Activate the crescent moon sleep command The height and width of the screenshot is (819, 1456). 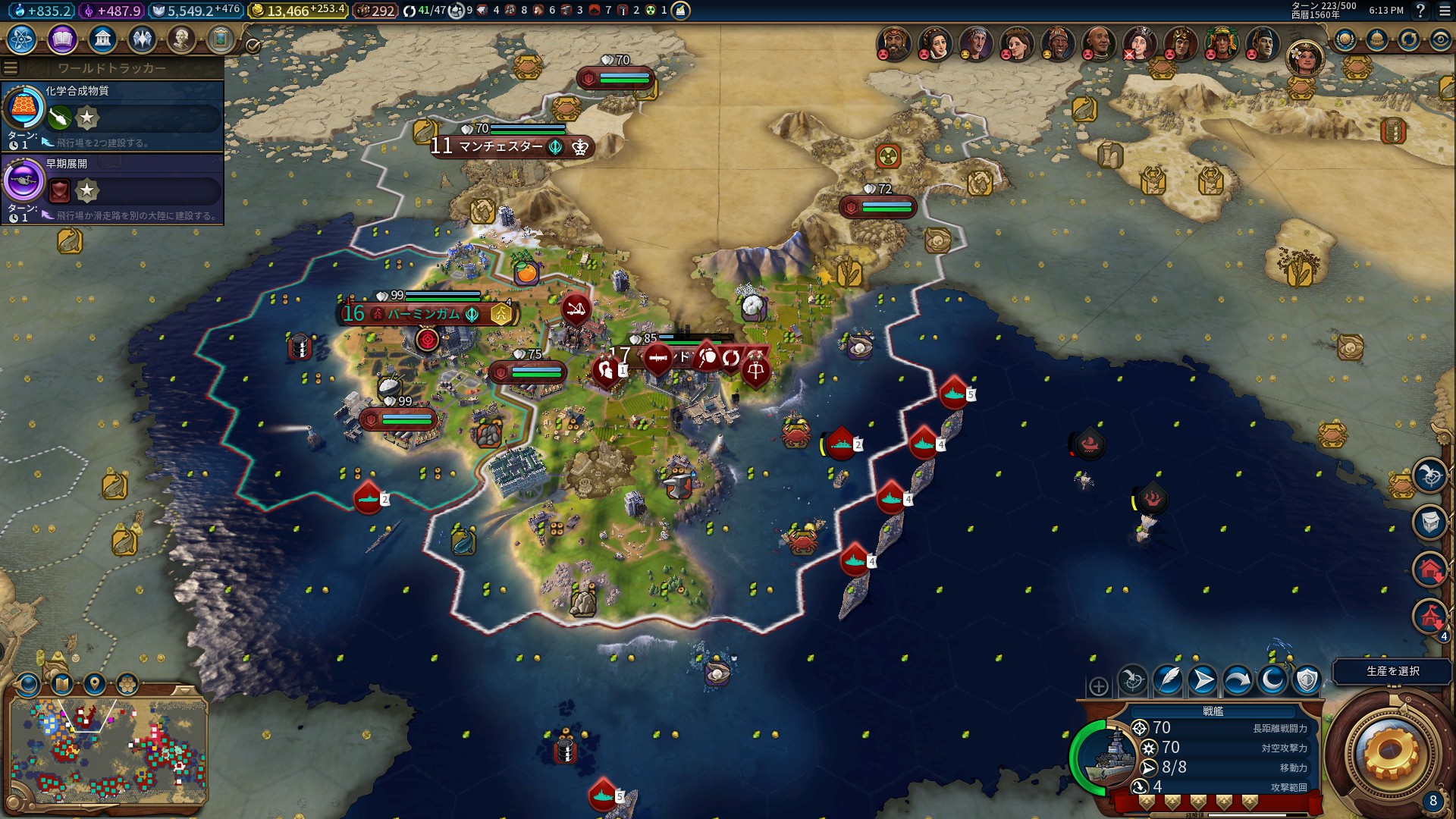pyautogui.click(x=1272, y=680)
